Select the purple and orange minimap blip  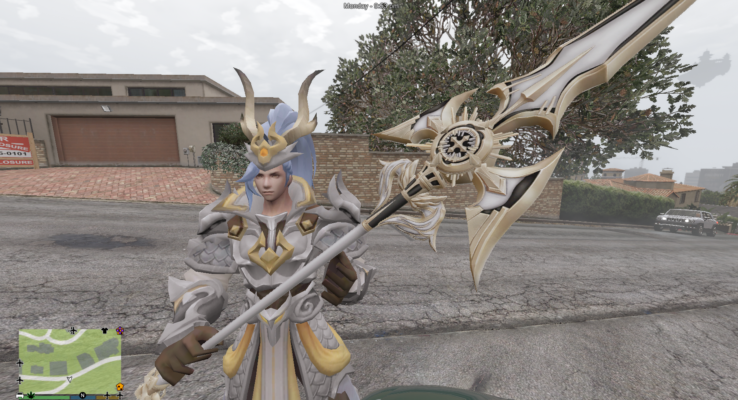[x=120, y=331]
